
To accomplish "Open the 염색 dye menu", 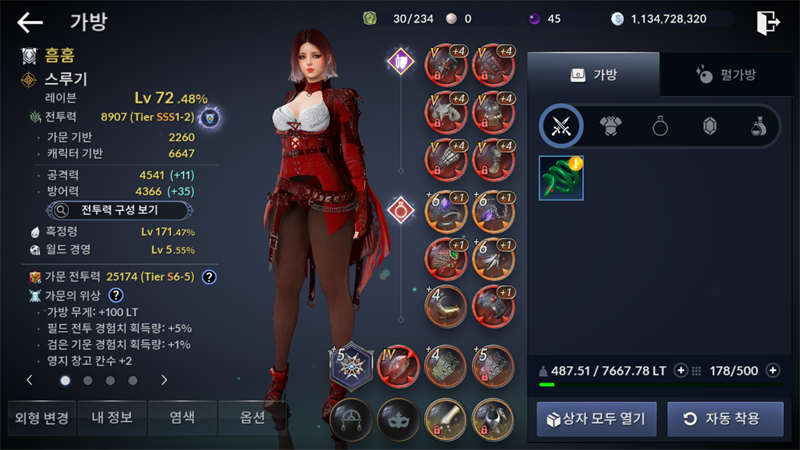I will pos(182,418).
